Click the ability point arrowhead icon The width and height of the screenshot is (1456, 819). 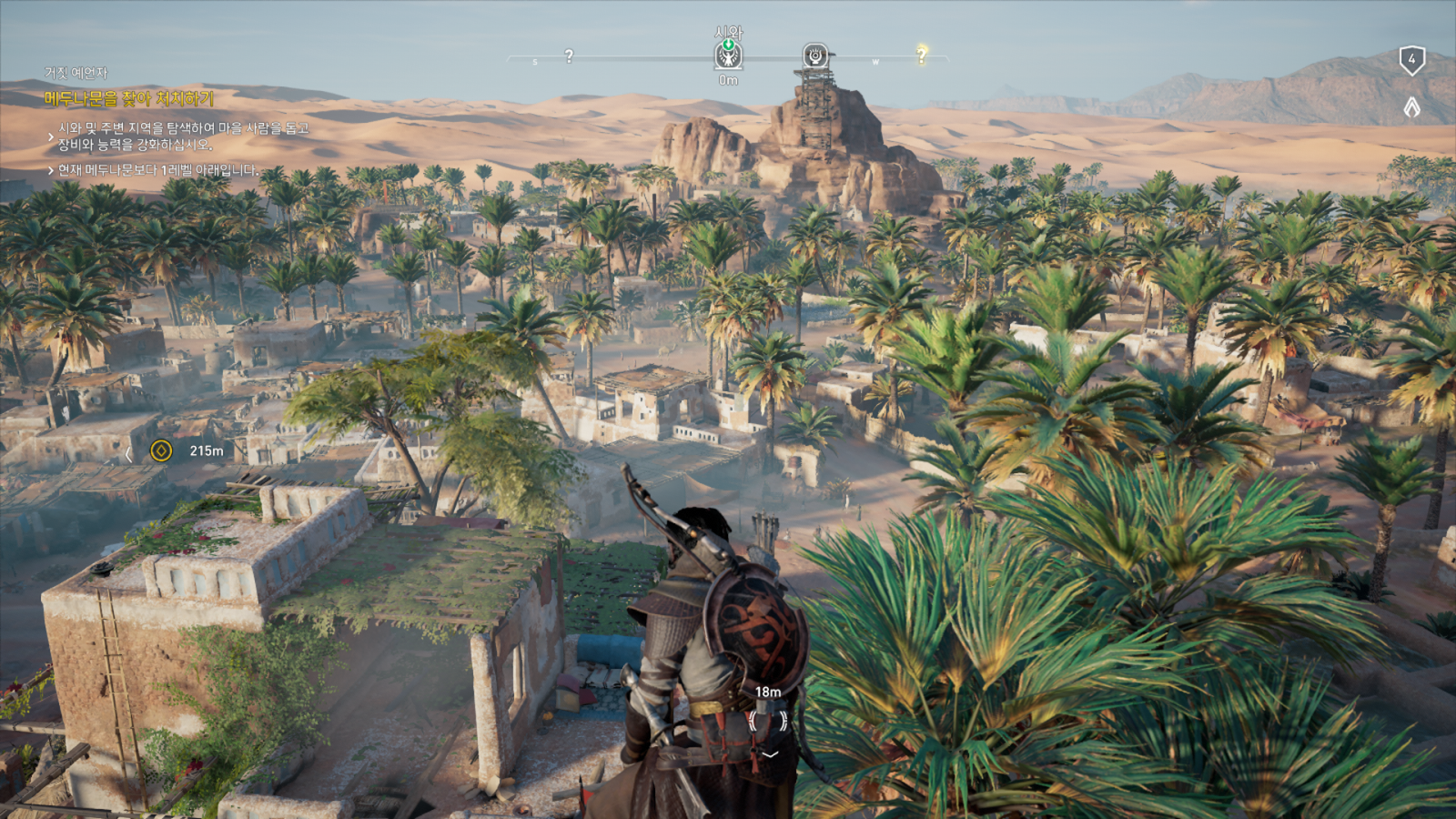tap(1411, 107)
